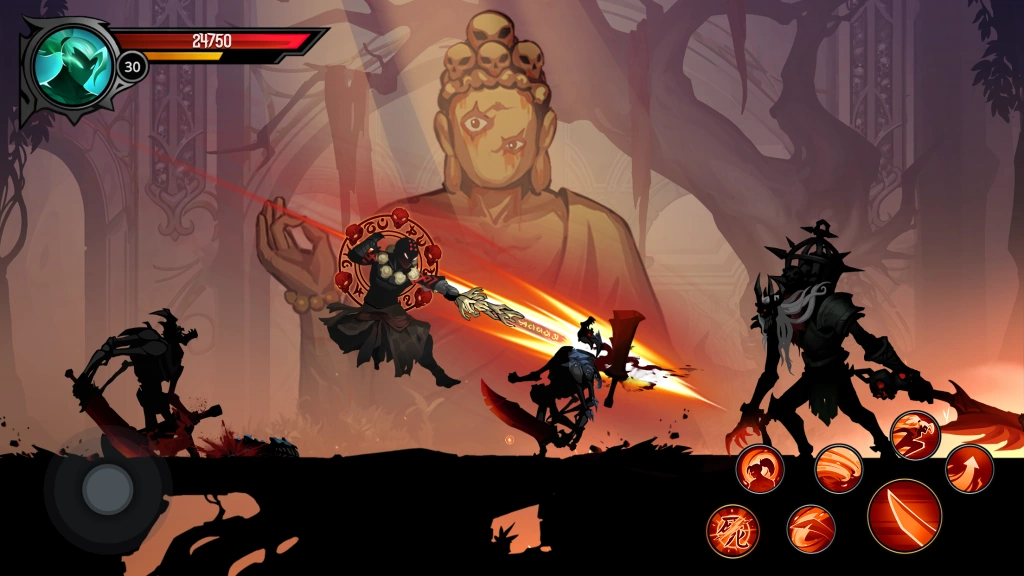Activate the whirlwind tornado skill
This screenshot has height=576, width=1024.
click(x=838, y=468)
